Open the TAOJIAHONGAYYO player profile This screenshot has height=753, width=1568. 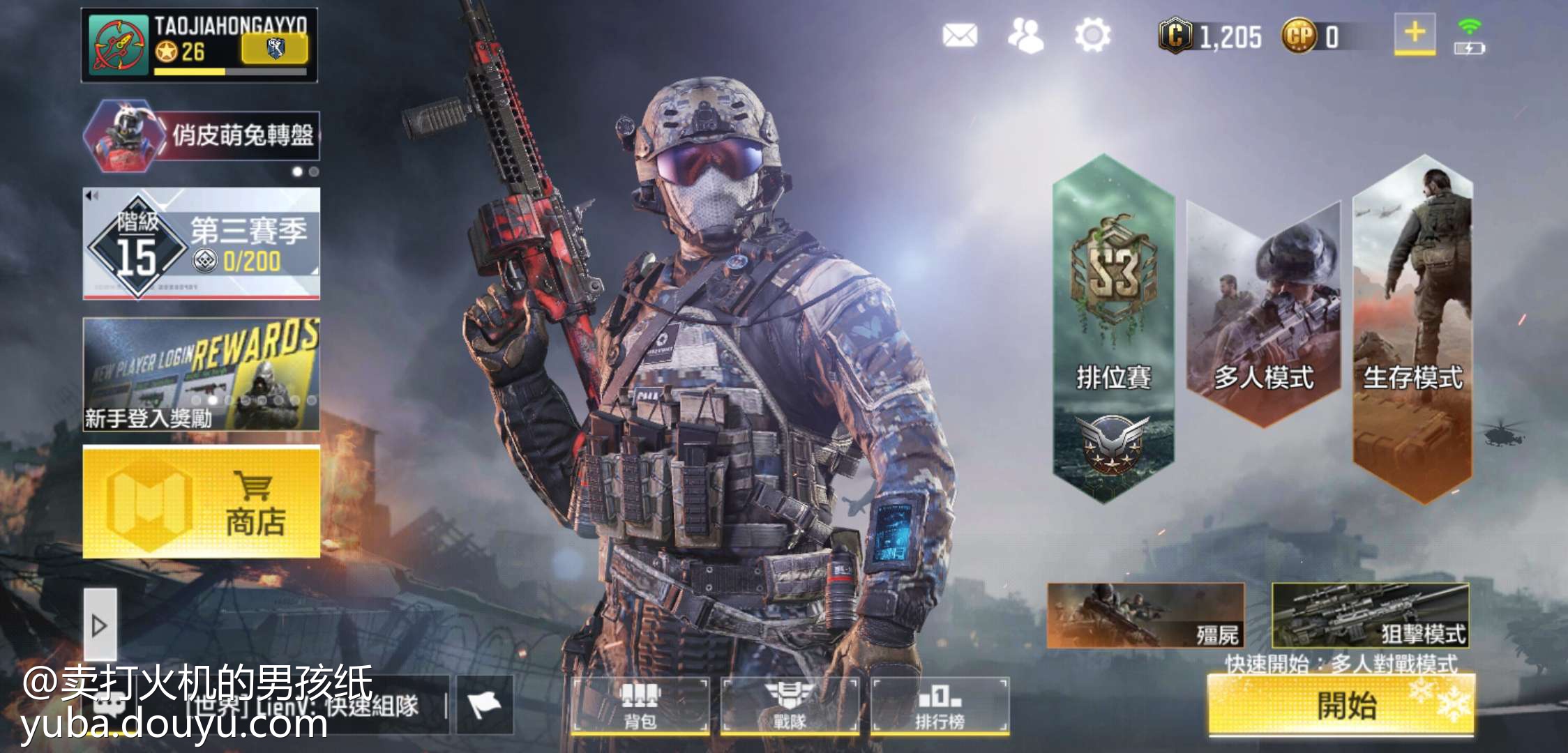[x=199, y=45]
